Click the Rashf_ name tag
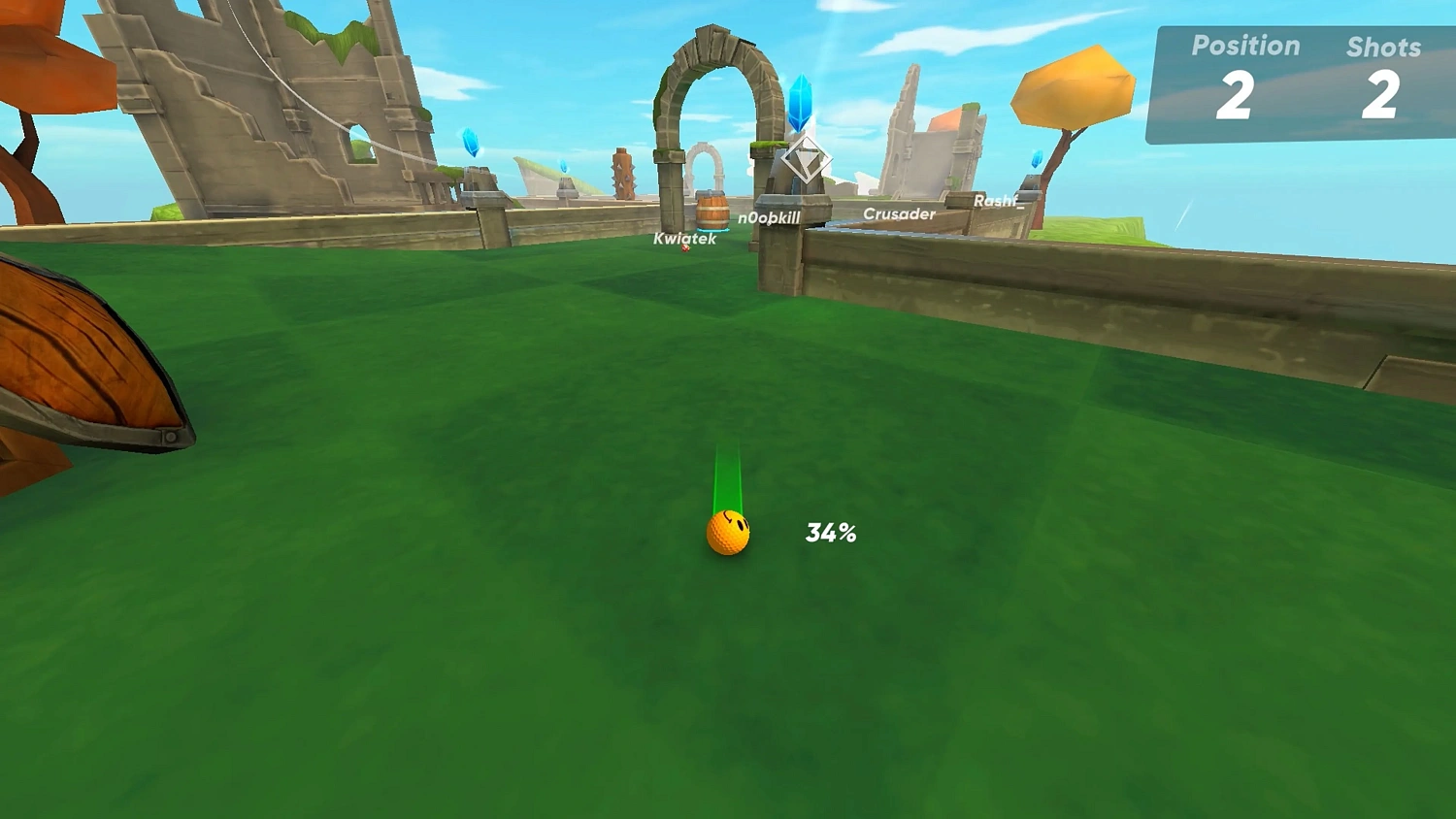Viewport: 1456px width, 819px height. point(998,201)
